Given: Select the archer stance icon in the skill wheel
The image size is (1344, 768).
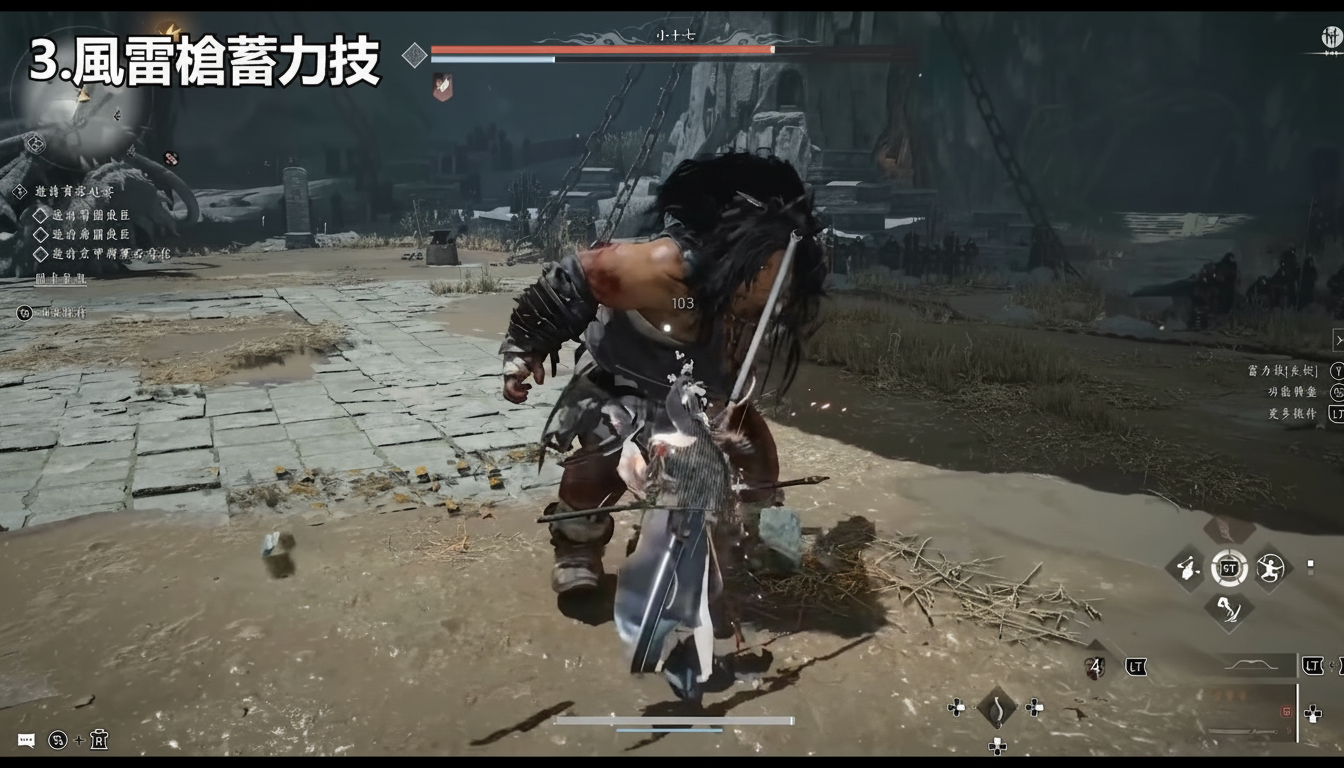Looking at the screenshot, I should [1270, 568].
